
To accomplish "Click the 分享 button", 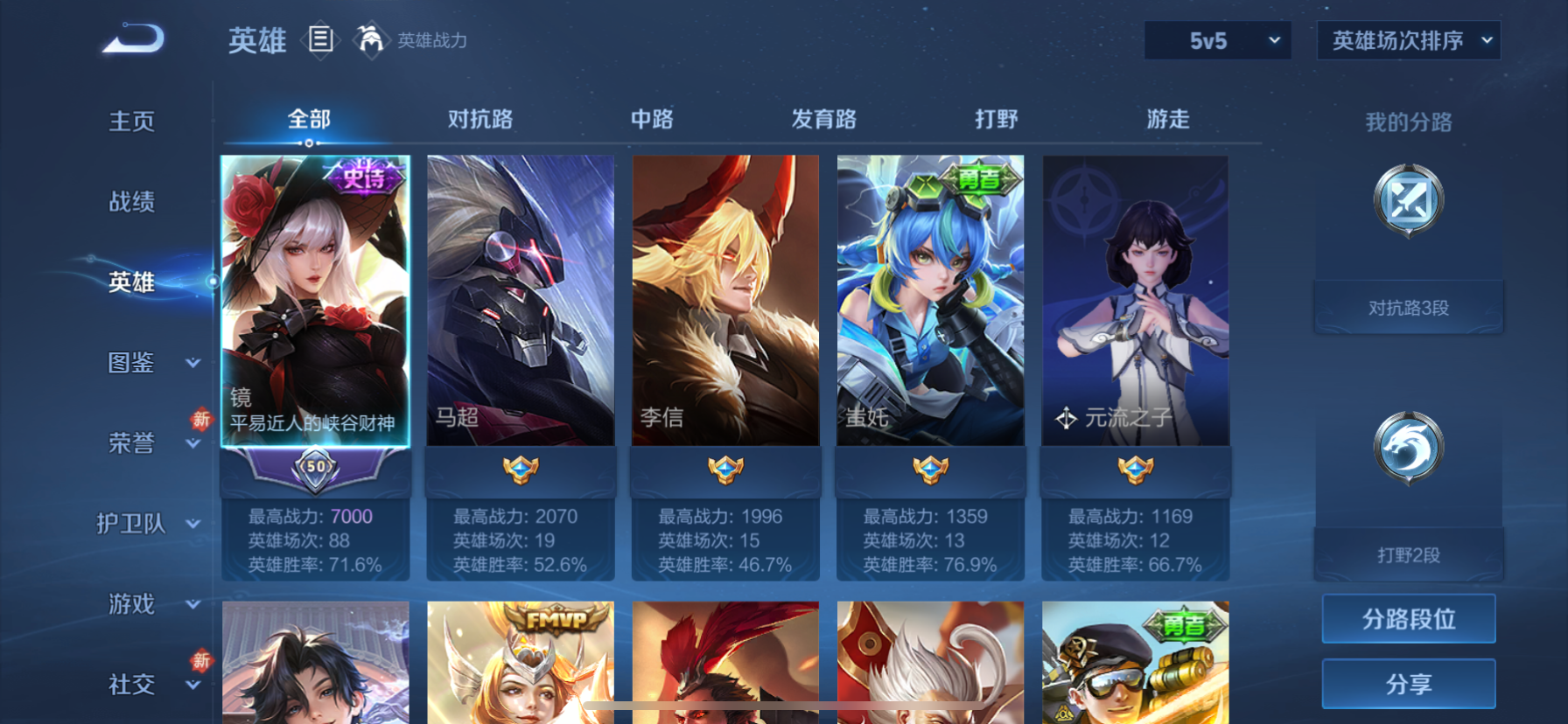I will (1408, 684).
